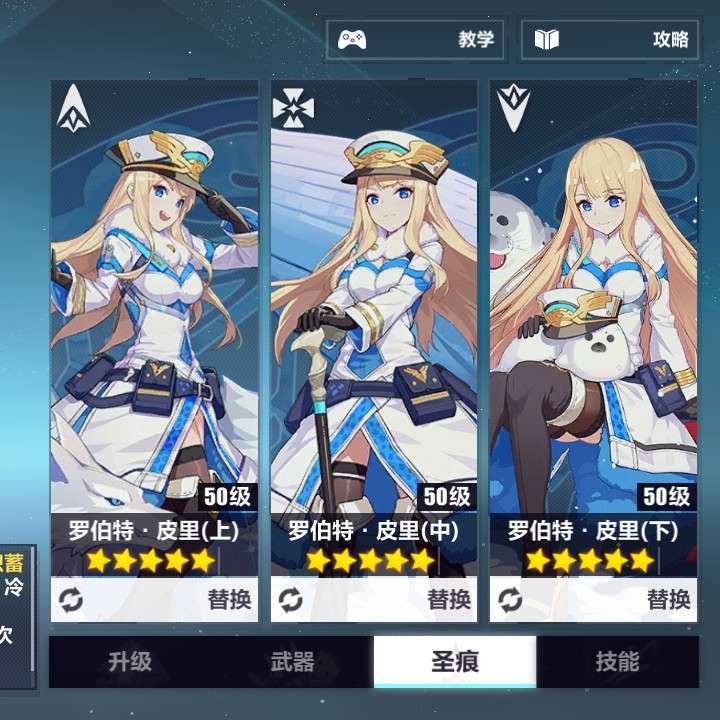This screenshot has height=720, width=720.
Task: Select the 罗伯特·皮里(上) stigmata card
Action: [x=154, y=300]
